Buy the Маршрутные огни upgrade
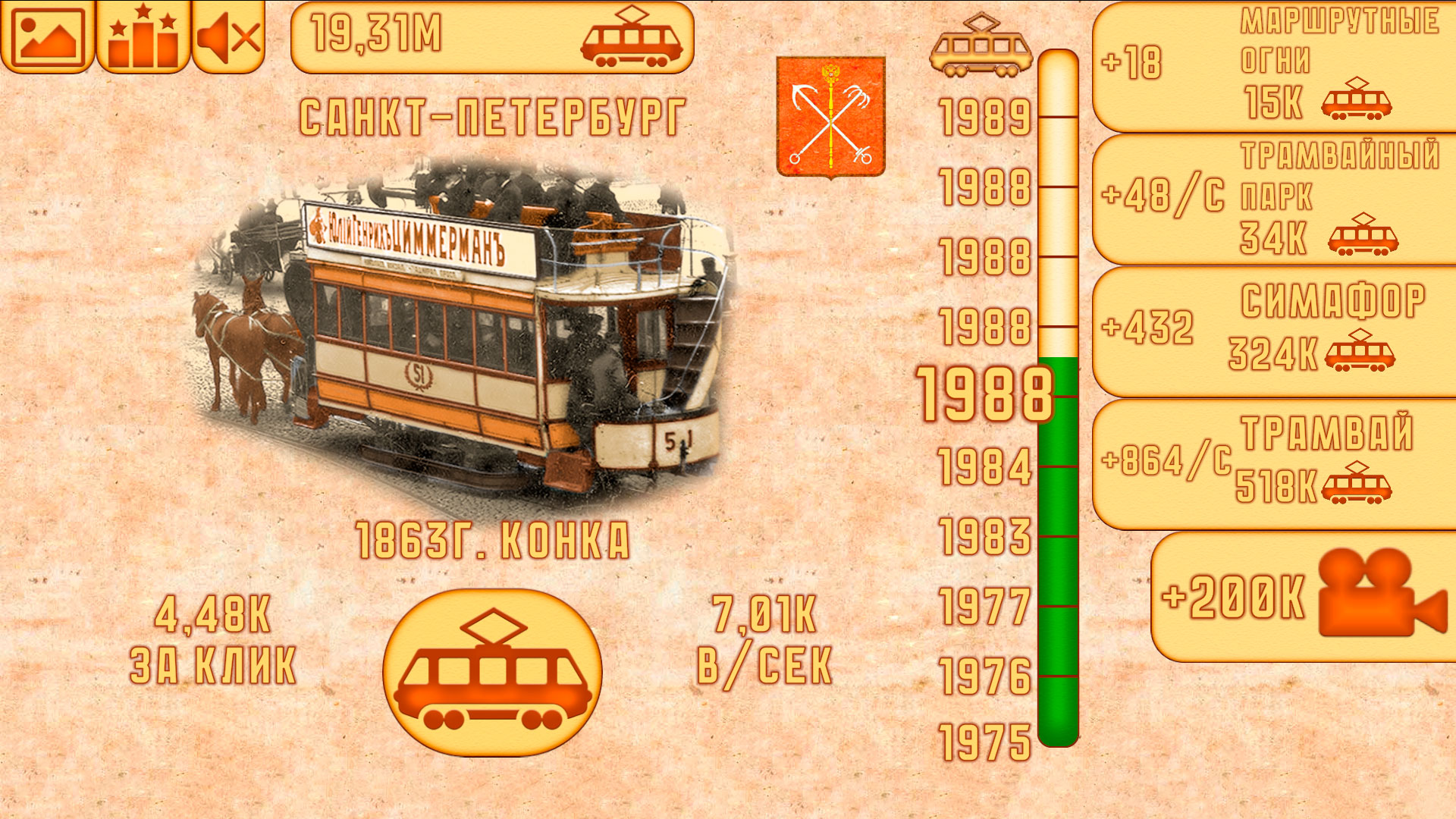Viewport: 1456px width, 819px height. point(1274,68)
